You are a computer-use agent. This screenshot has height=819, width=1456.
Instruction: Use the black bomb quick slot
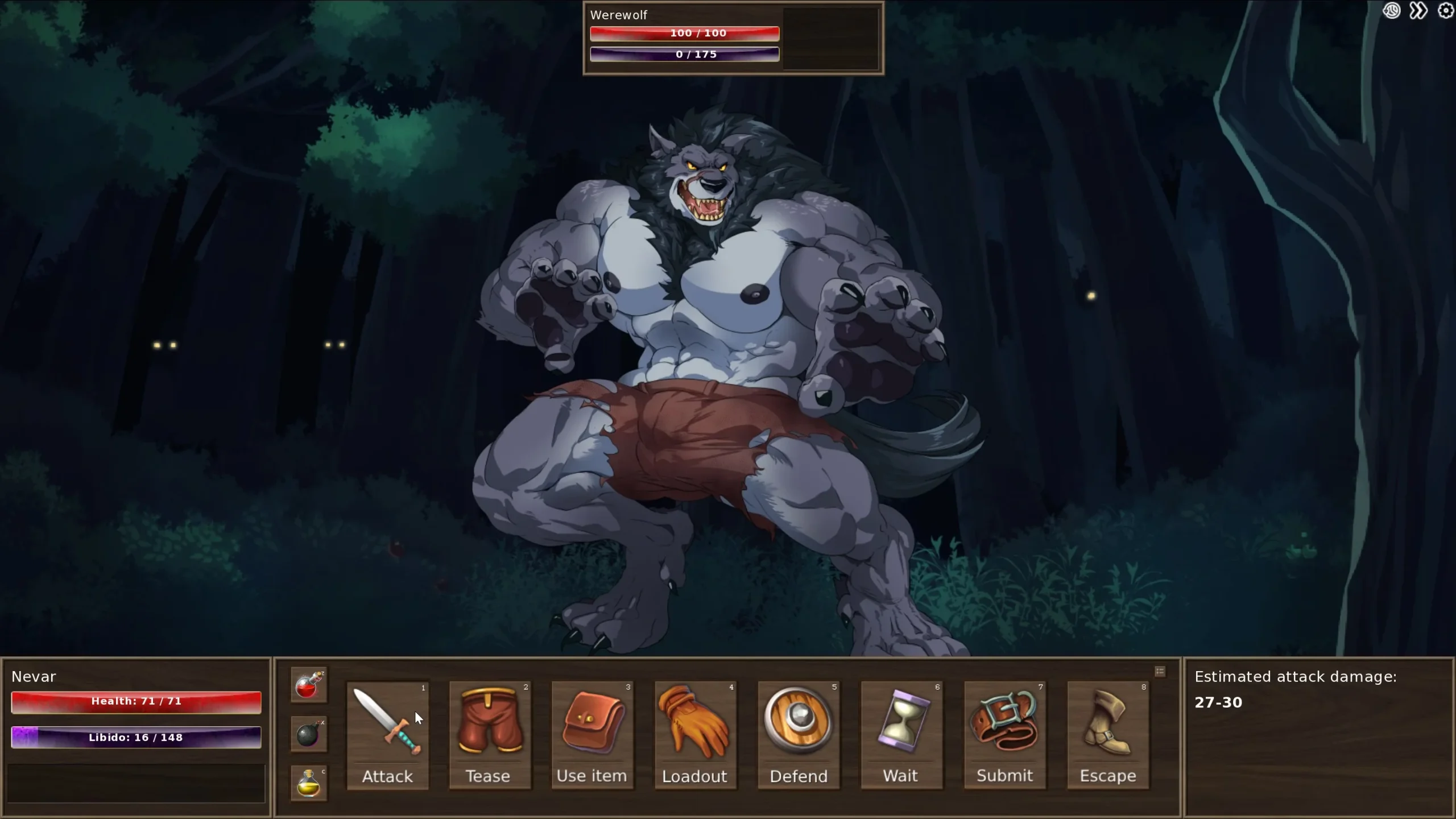click(x=309, y=734)
